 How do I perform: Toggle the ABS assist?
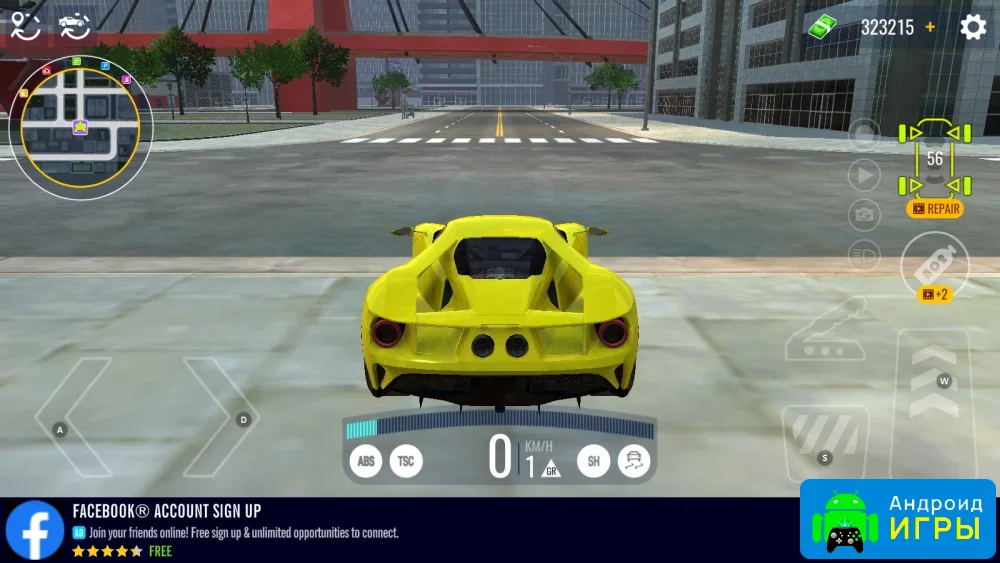[366, 461]
